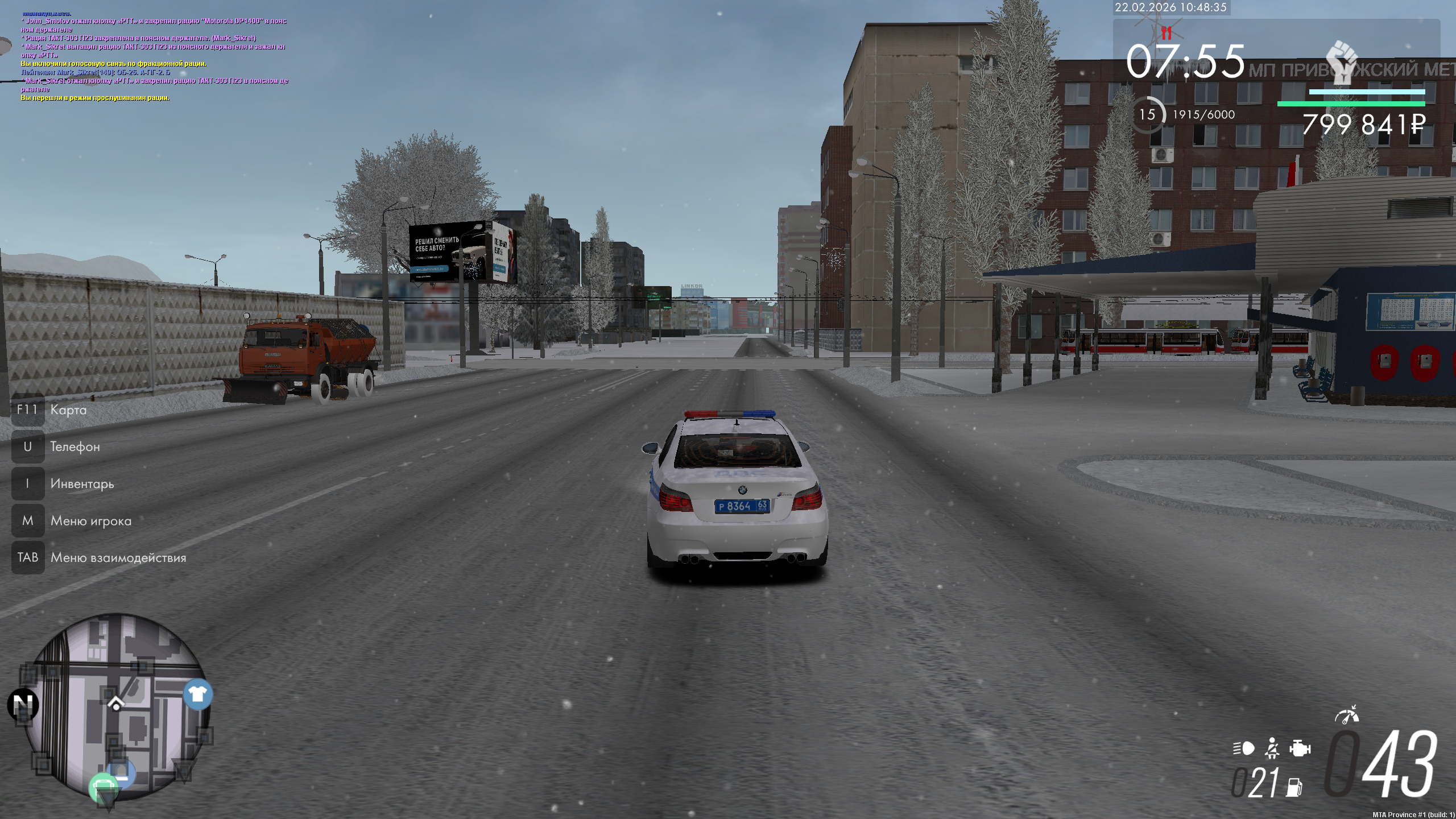Viewport: 1456px width, 819px height.
Task: Select the blue t-shirt marker on the minimap
Action: [197, 694]
